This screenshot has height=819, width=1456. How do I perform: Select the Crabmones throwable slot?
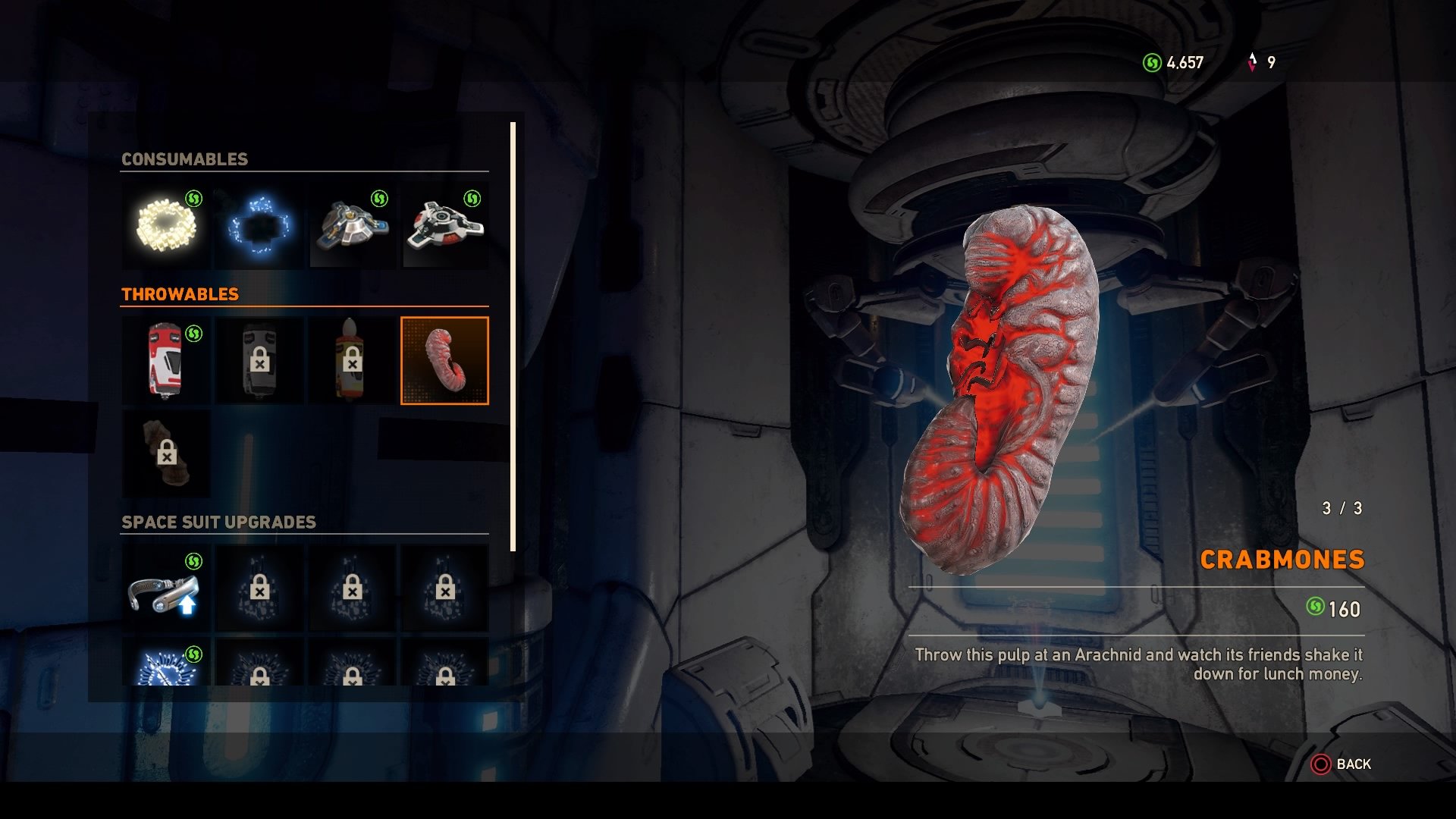click(445, 361)
